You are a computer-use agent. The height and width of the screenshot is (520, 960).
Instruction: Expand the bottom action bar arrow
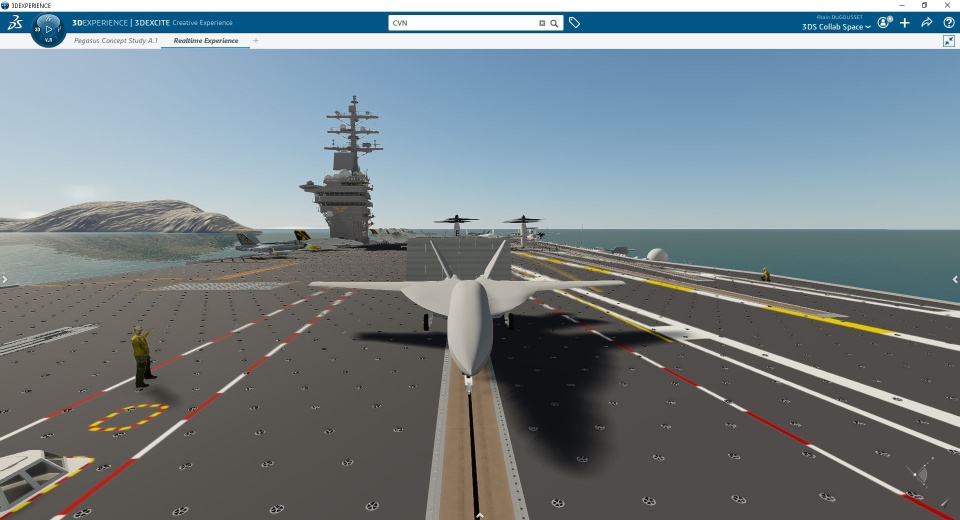(x=480, y=515)
